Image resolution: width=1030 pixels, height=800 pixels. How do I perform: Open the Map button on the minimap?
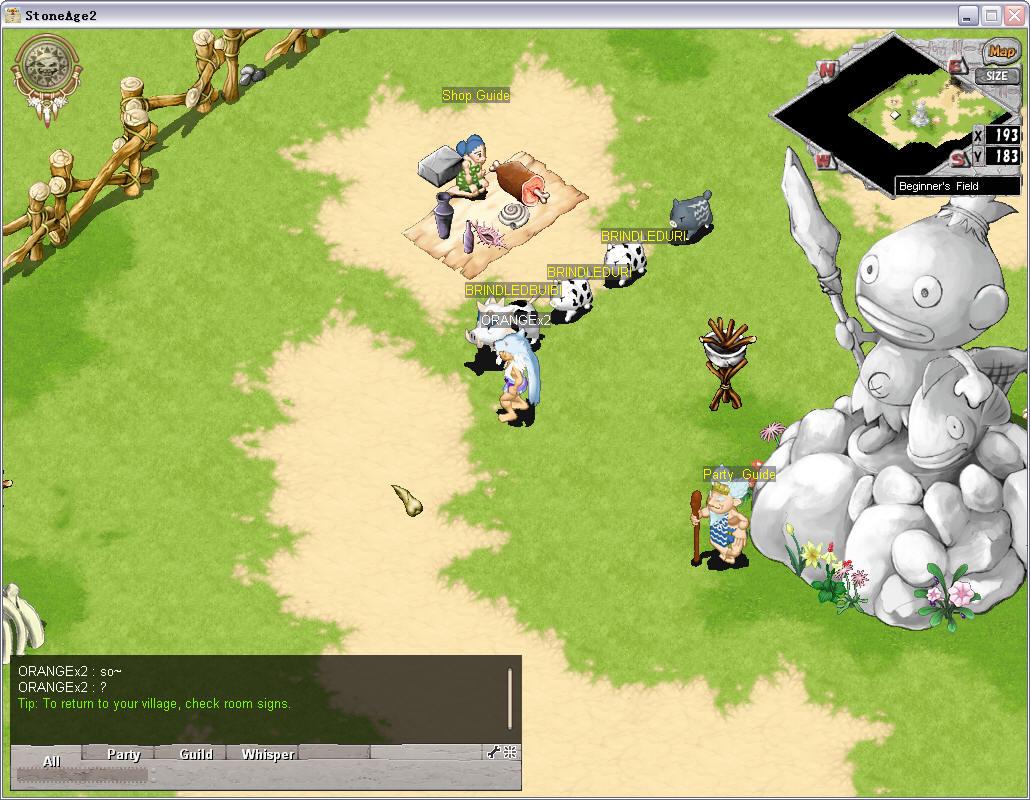(1000, 52)
